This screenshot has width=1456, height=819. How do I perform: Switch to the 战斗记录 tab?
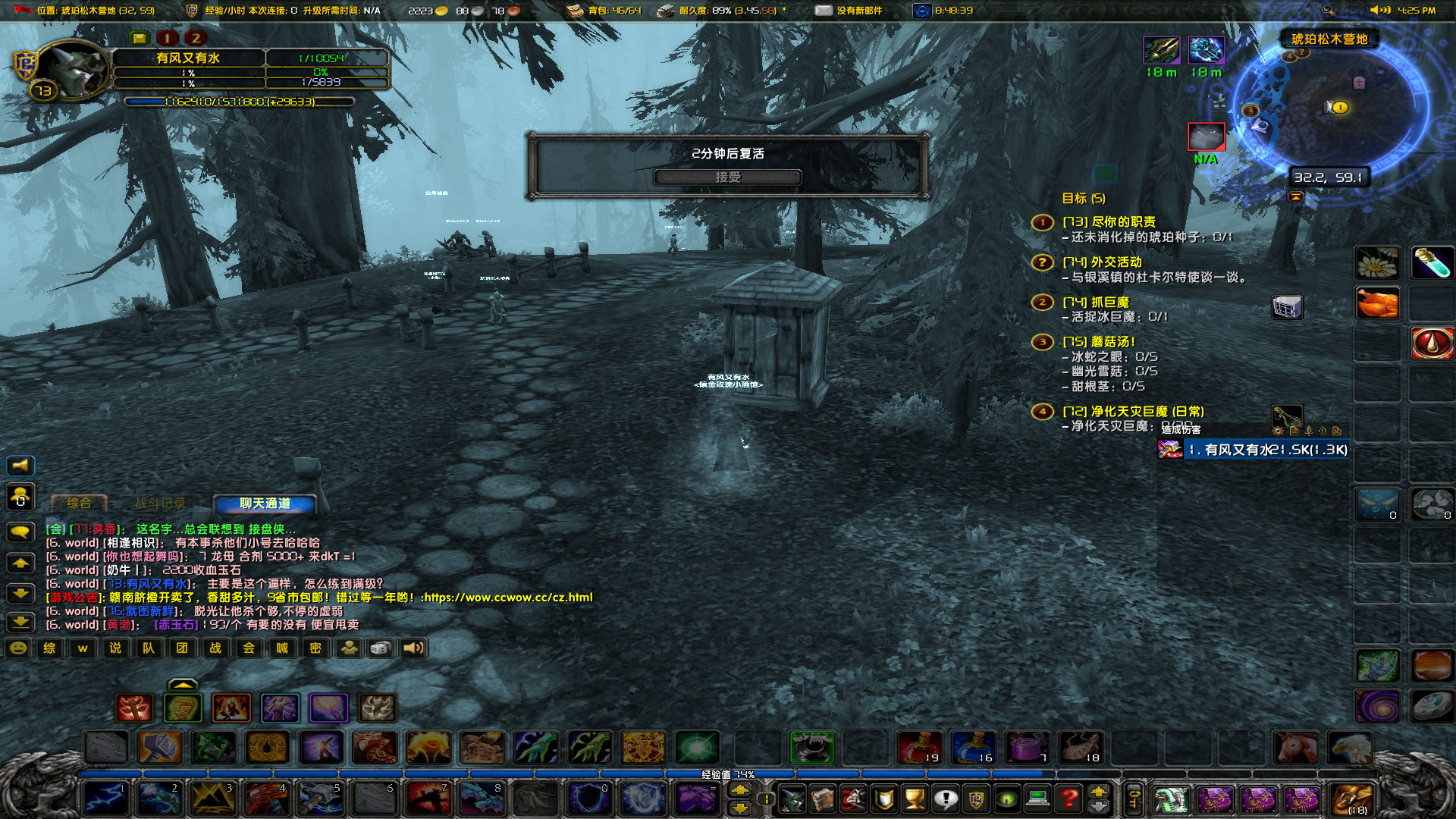pos(161,503)
